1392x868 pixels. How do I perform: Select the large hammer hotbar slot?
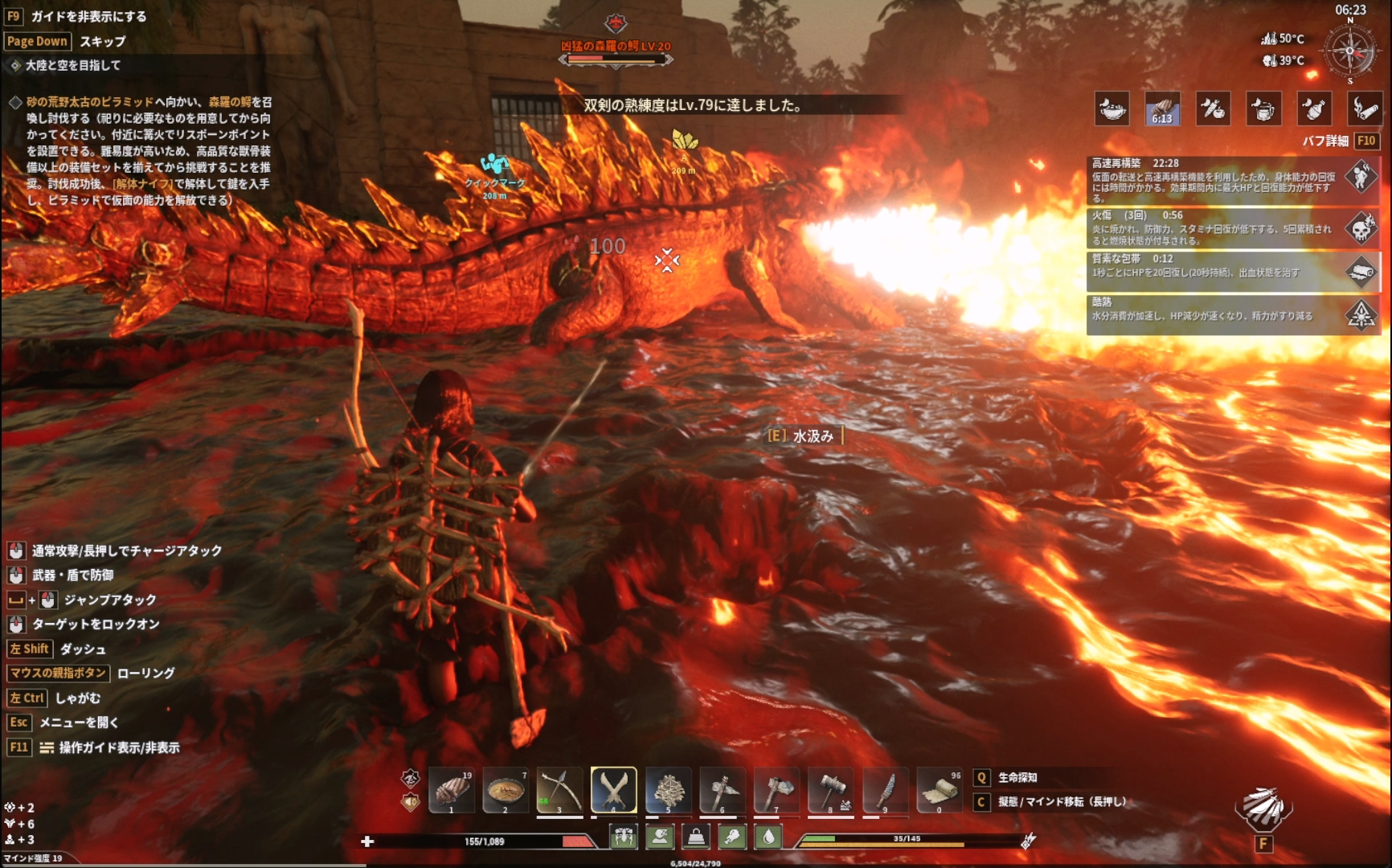tap(830, 791)
